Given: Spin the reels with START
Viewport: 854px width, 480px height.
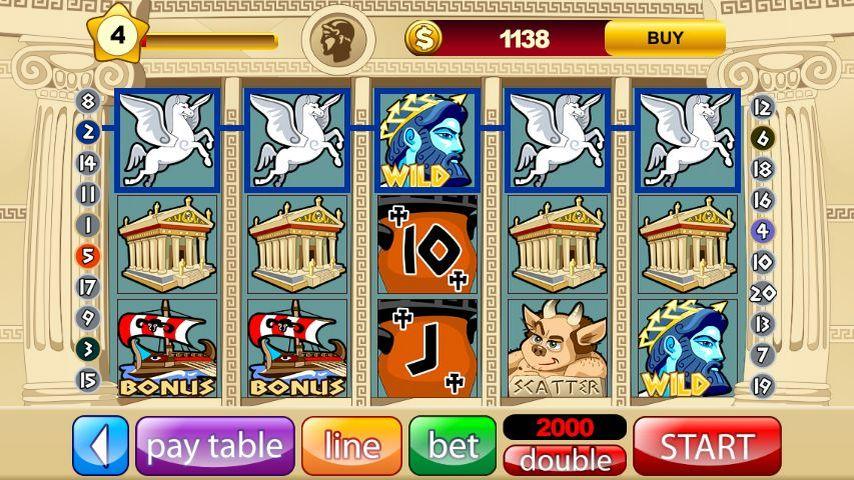Looking at the screenshot, I should click(x=706, y=445).
